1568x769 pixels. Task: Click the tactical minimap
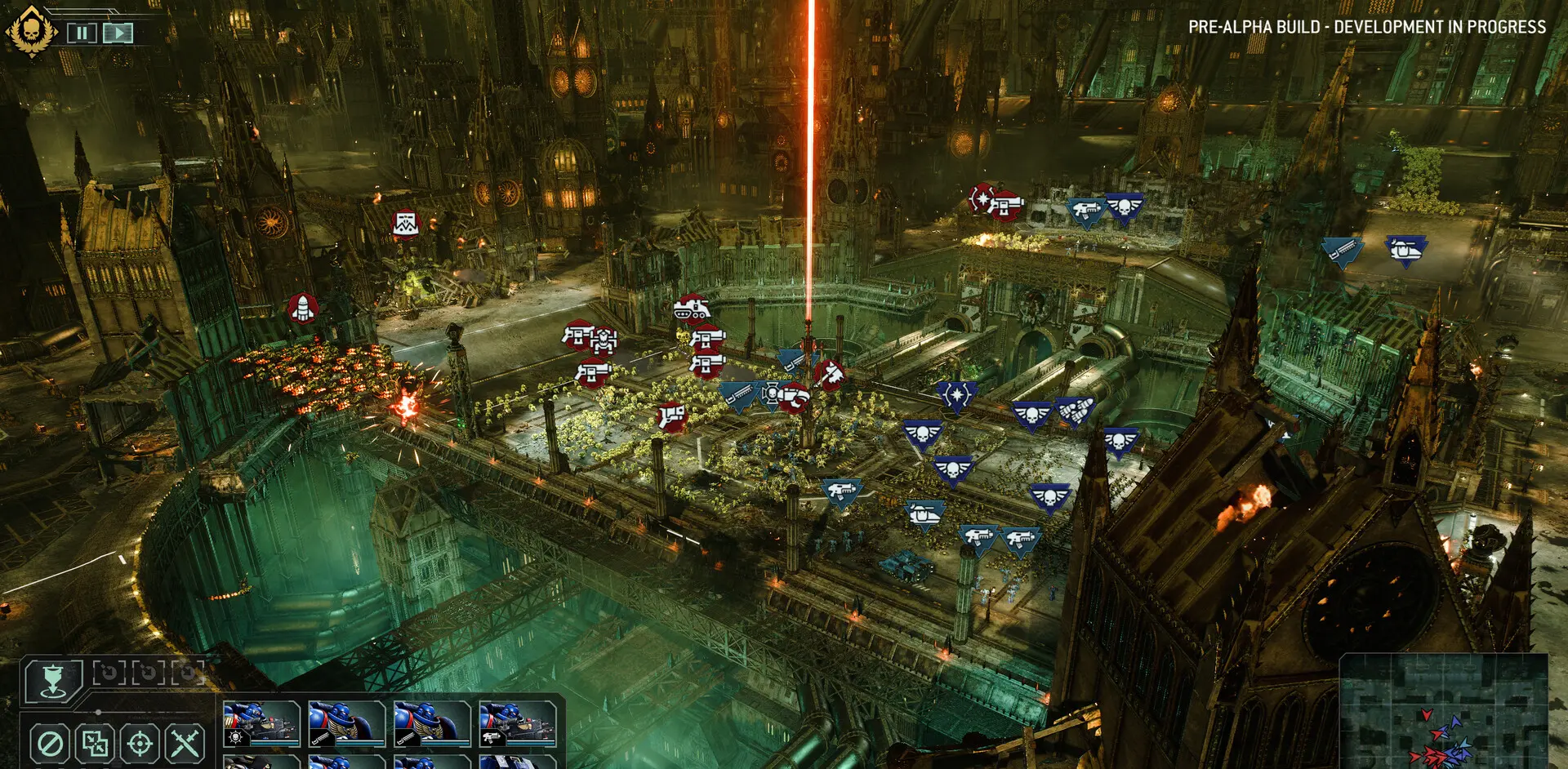tap(1443, 710)
